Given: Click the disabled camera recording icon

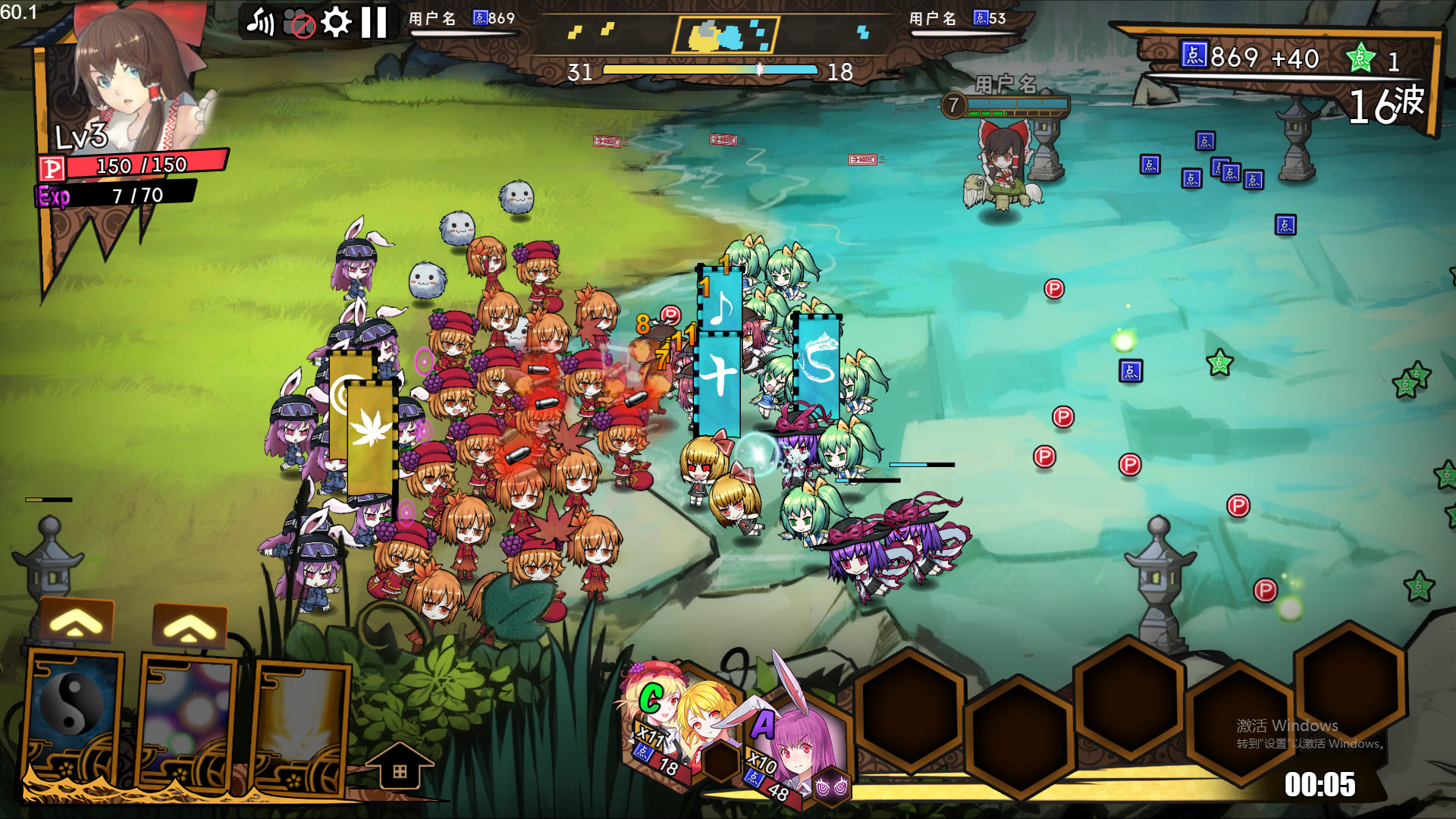Looking at the screenshot, I should click(298, 22).
